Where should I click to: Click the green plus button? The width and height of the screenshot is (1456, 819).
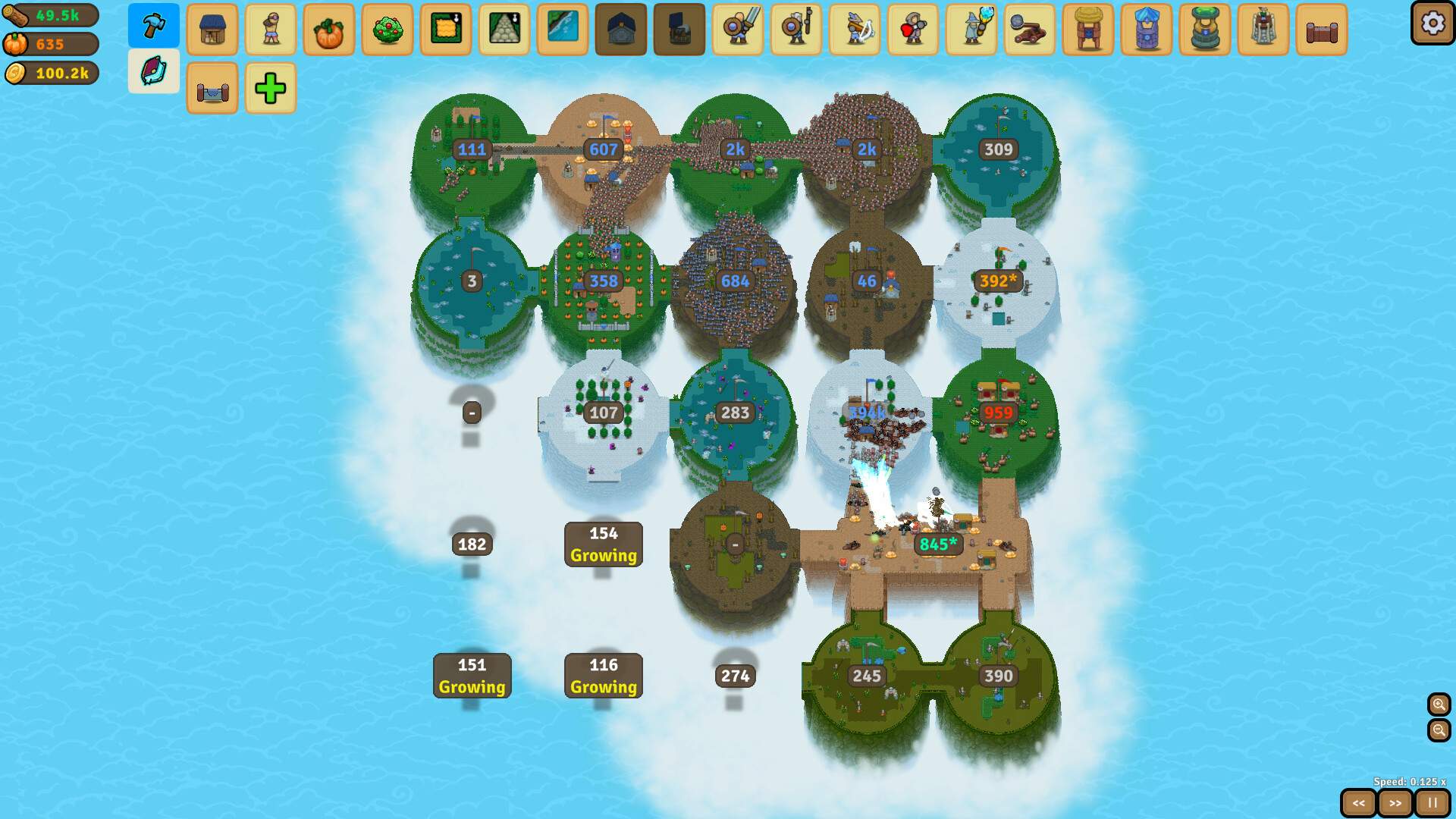click(271, 88)
